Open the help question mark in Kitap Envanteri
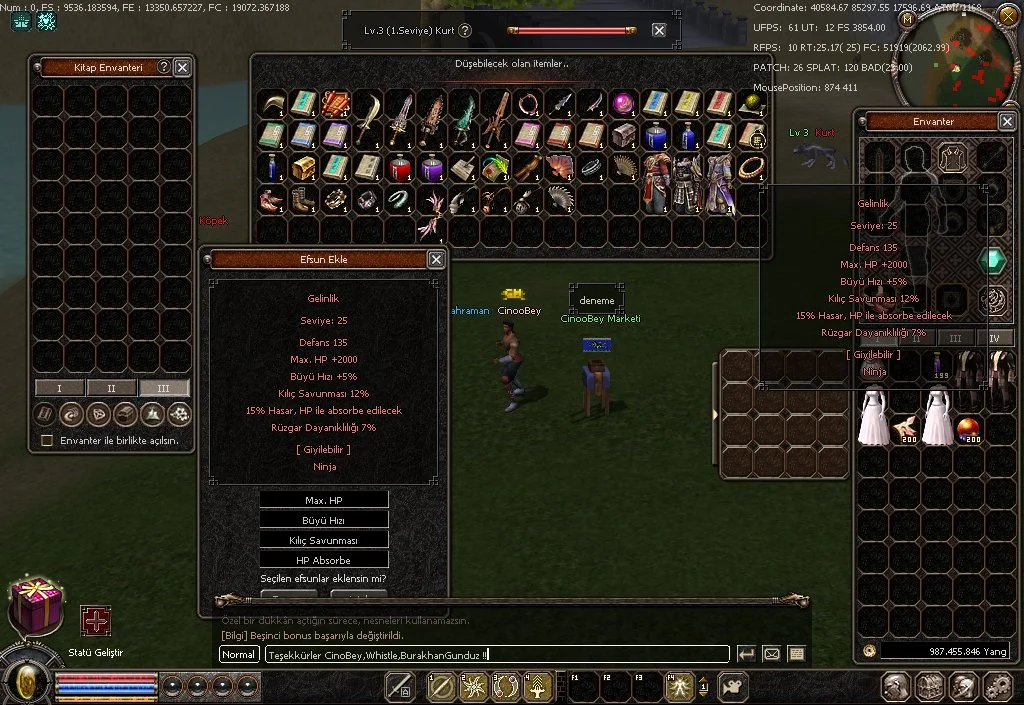This screenshot has height=705, width=1024. [164, 67]
